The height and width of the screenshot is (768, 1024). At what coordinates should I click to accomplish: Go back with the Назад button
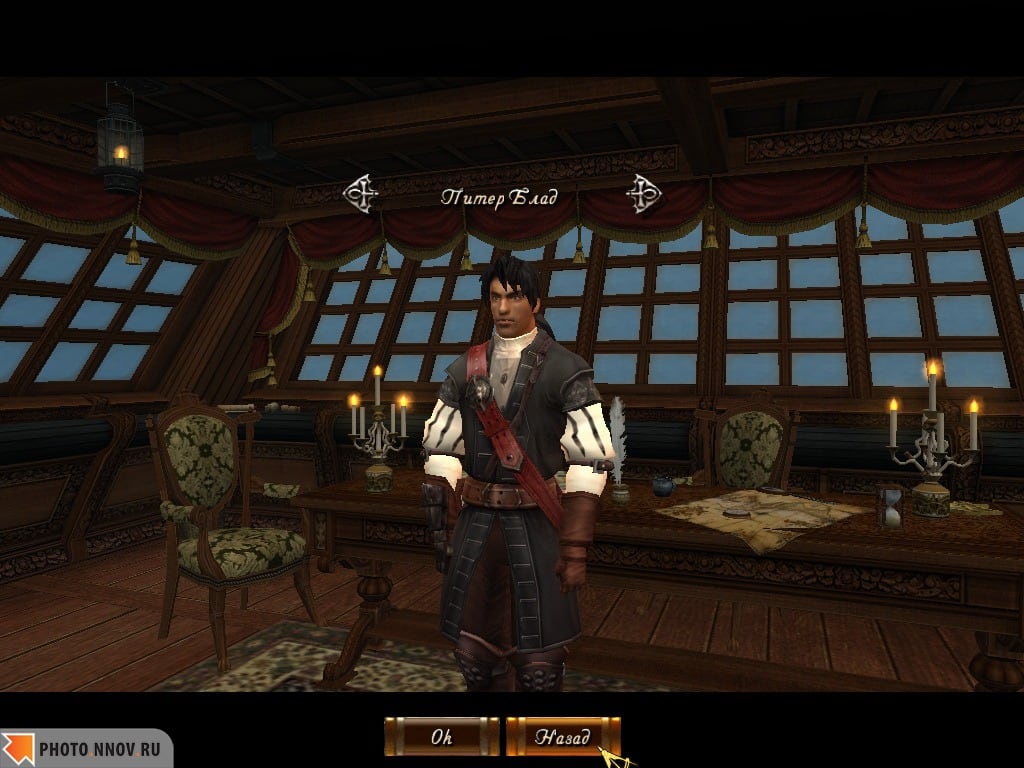click(562, 737)
